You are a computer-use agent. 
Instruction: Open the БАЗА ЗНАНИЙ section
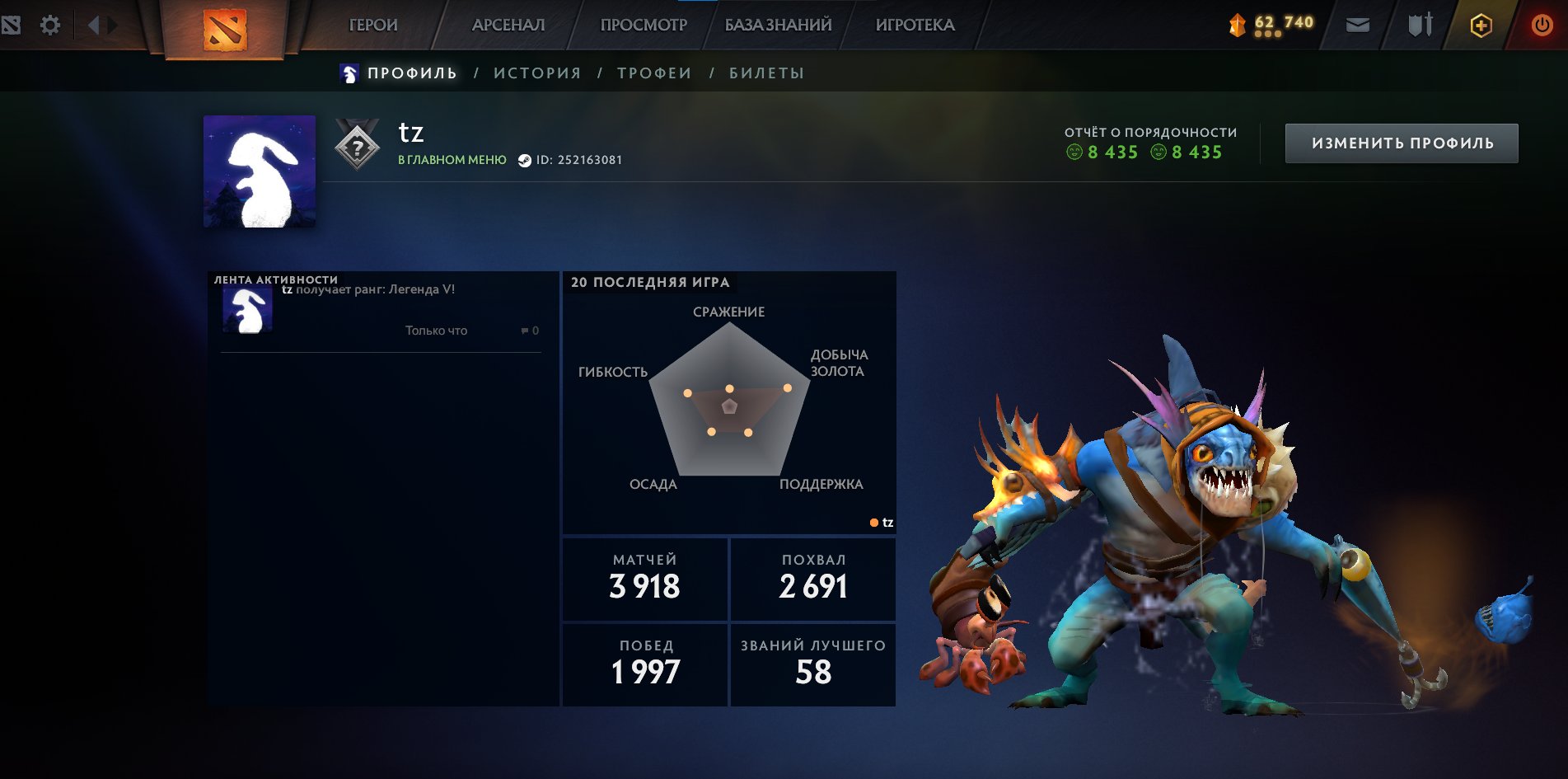click(775, 26)
